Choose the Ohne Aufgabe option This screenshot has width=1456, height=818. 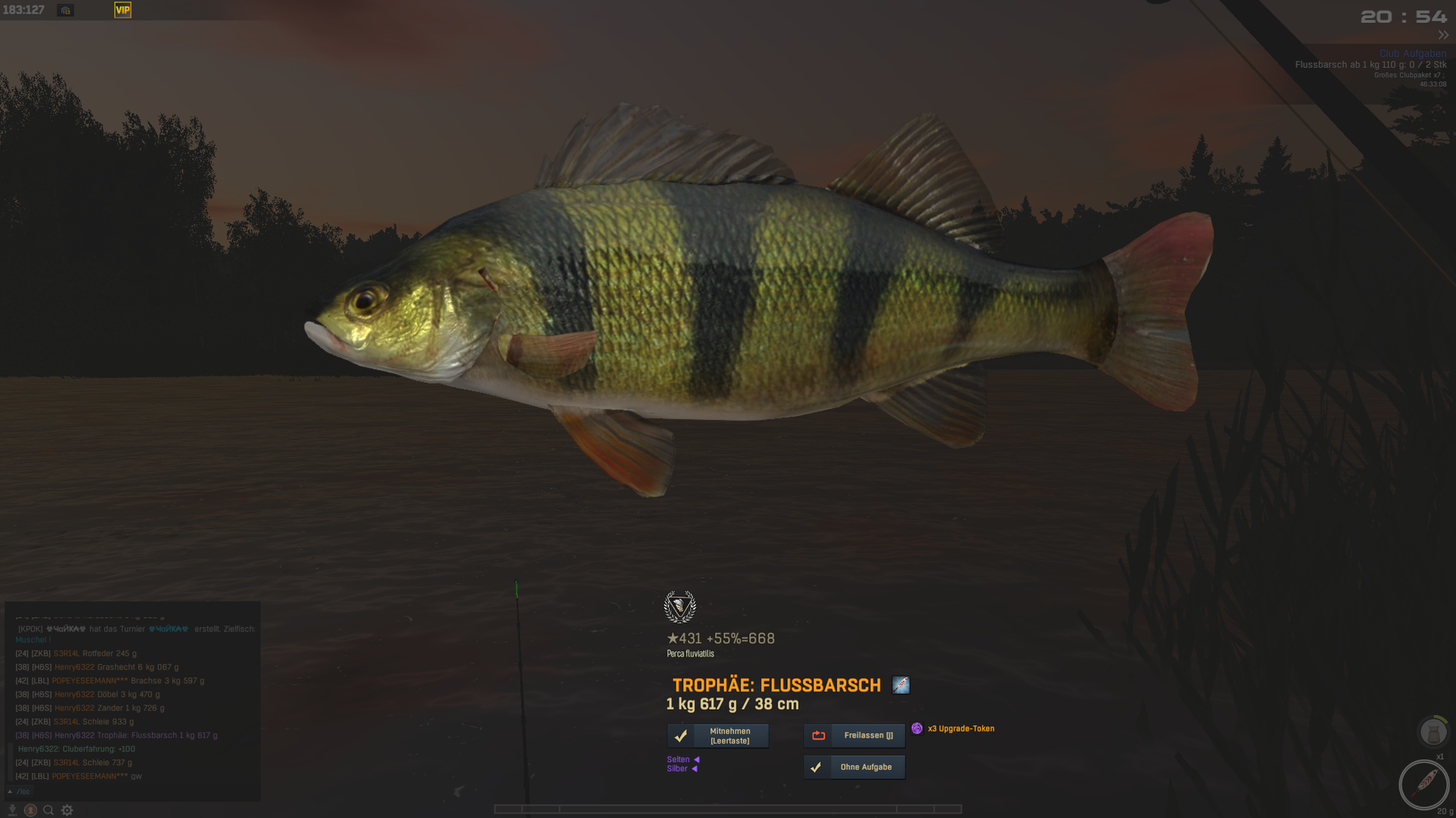tap(854, 767)
